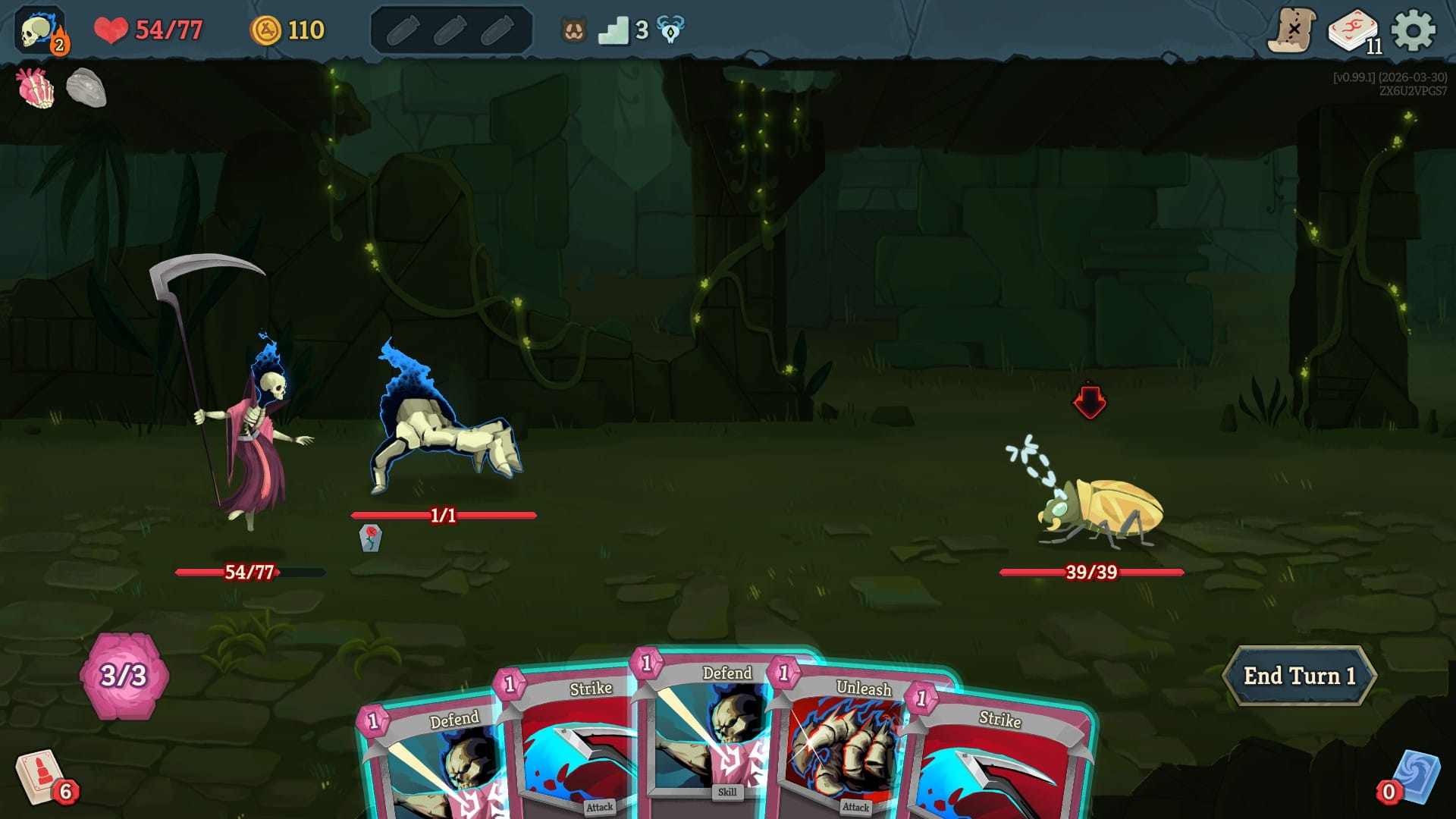Click the grey stone relic next to the heart
This screenshot has height=819, width=1456.
point(86,89)
